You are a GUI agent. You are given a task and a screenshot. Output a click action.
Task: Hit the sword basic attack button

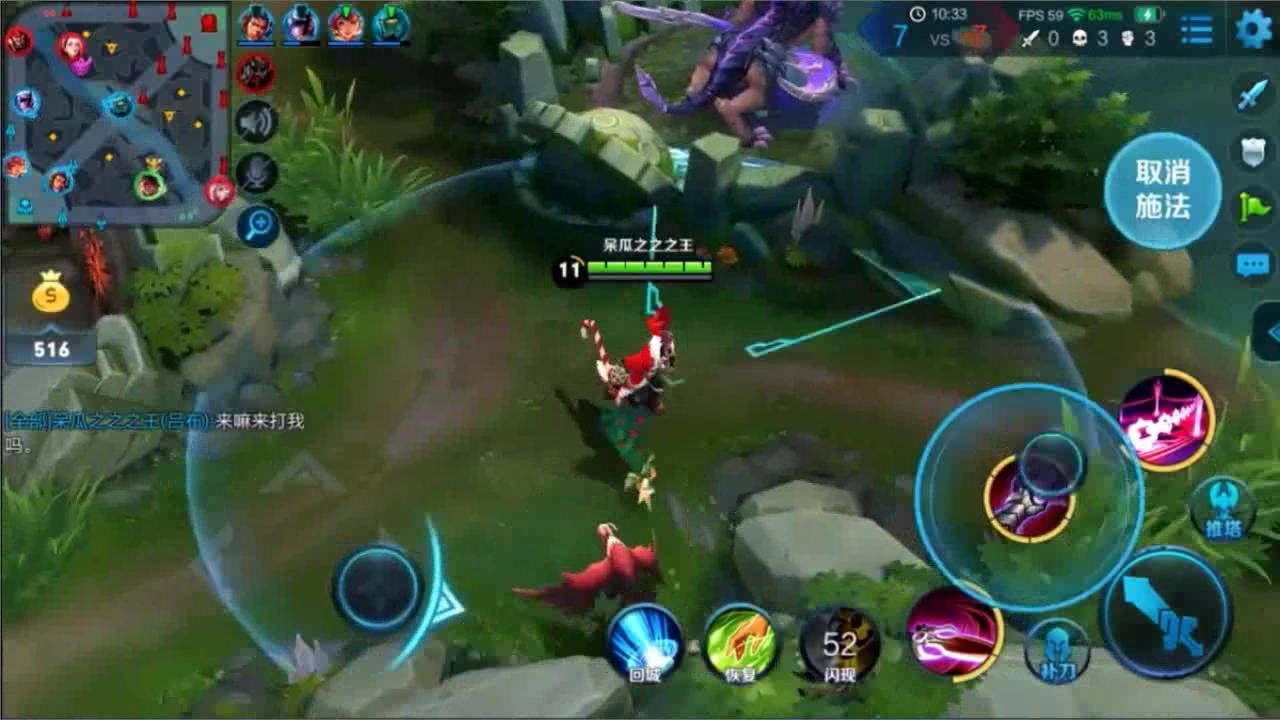pos(1165,613)
